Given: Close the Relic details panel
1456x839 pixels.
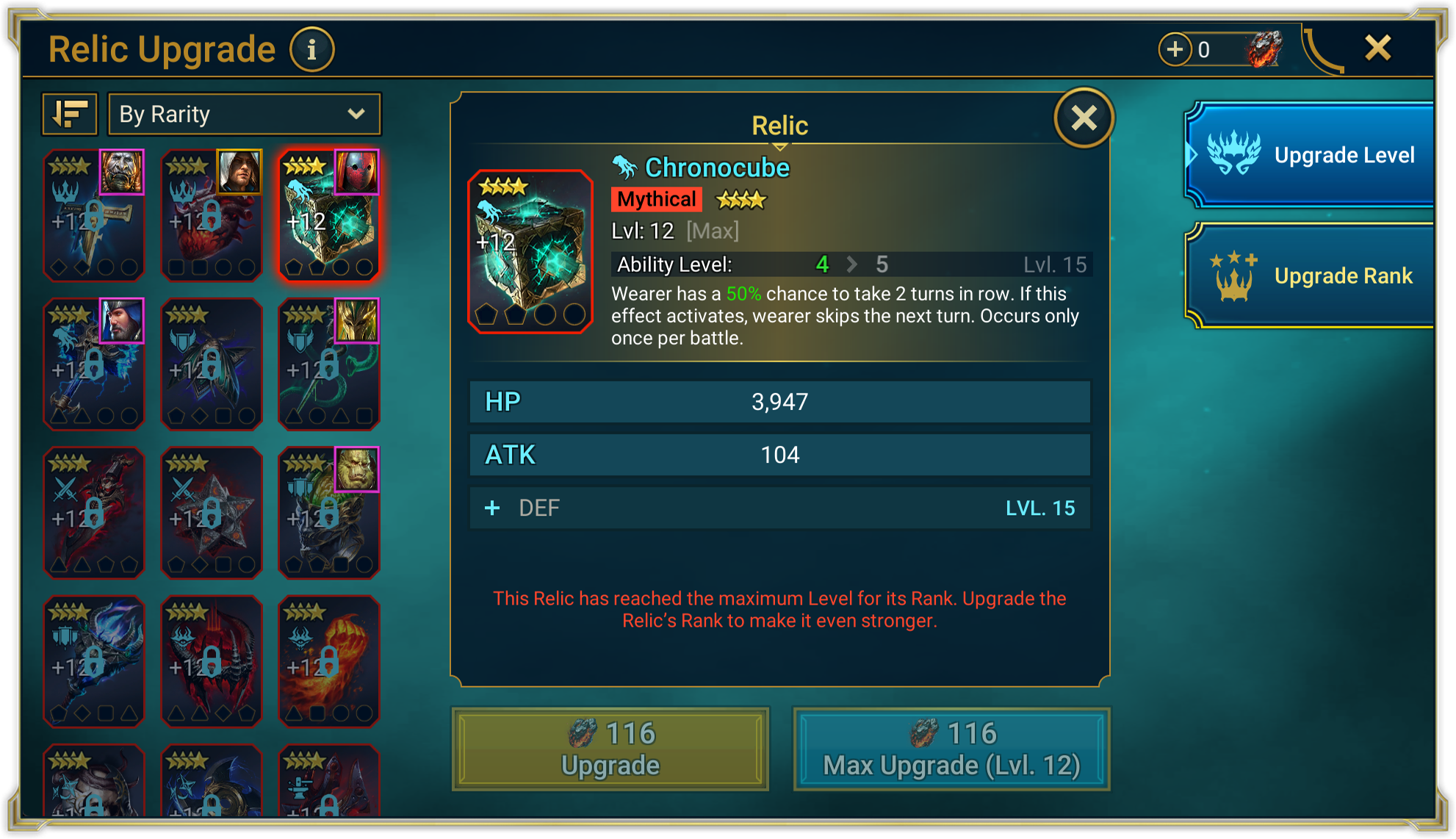Looking at the screenshot, I should pyautogui.click(x=1084, y=118).
